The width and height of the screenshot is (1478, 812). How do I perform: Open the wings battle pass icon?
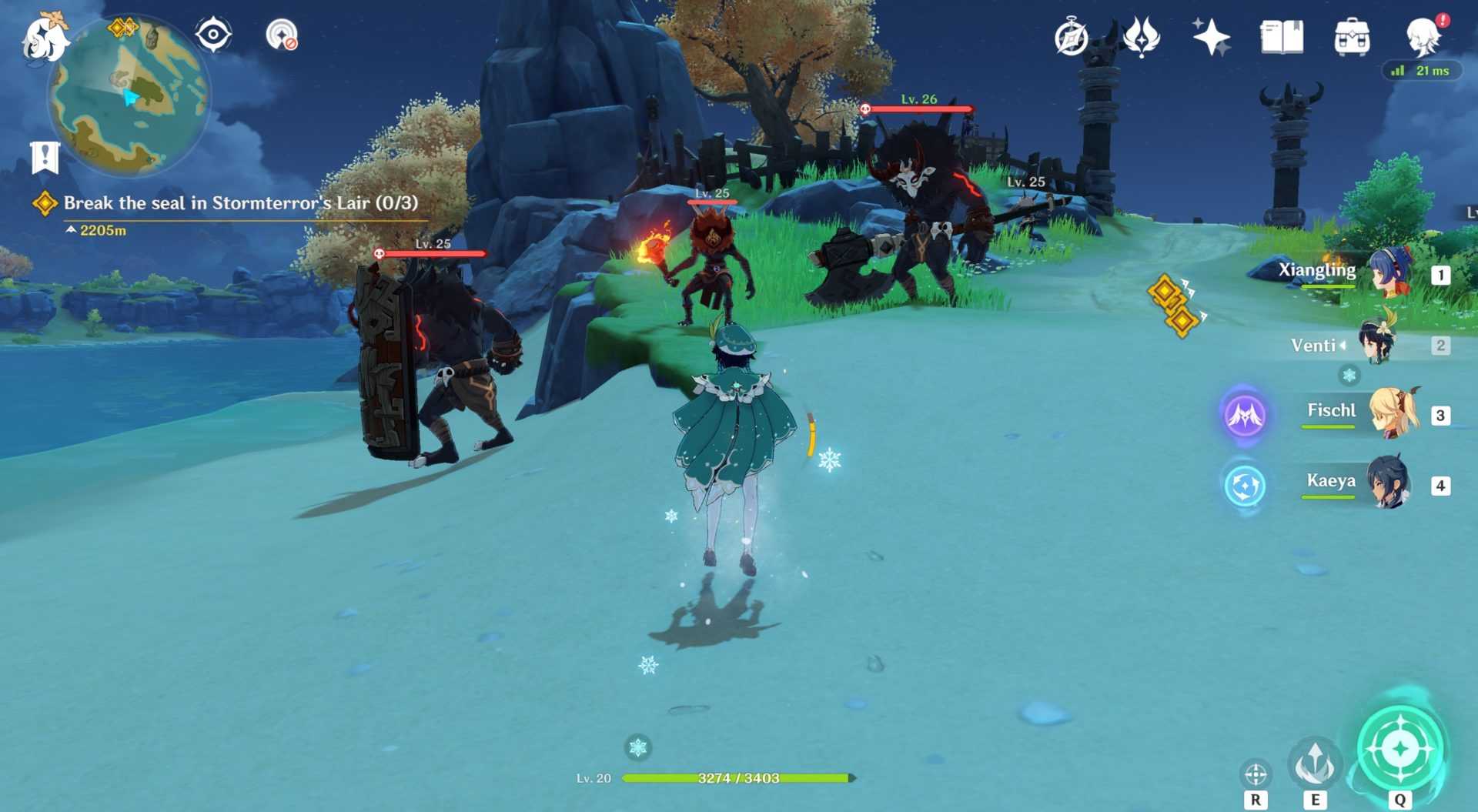pos(1141,37)
